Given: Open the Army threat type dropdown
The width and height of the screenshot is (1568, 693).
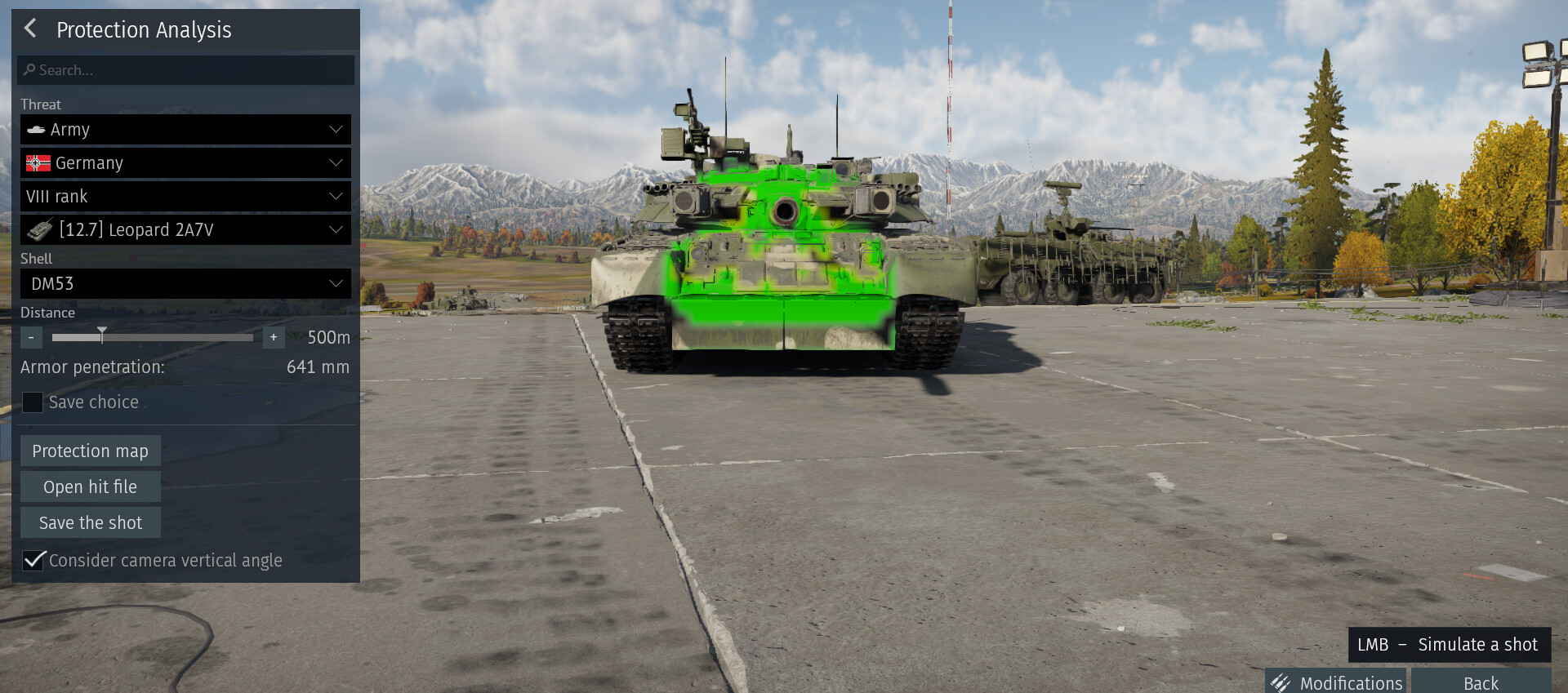Looking at the screenshot, I should click(185, 130).
